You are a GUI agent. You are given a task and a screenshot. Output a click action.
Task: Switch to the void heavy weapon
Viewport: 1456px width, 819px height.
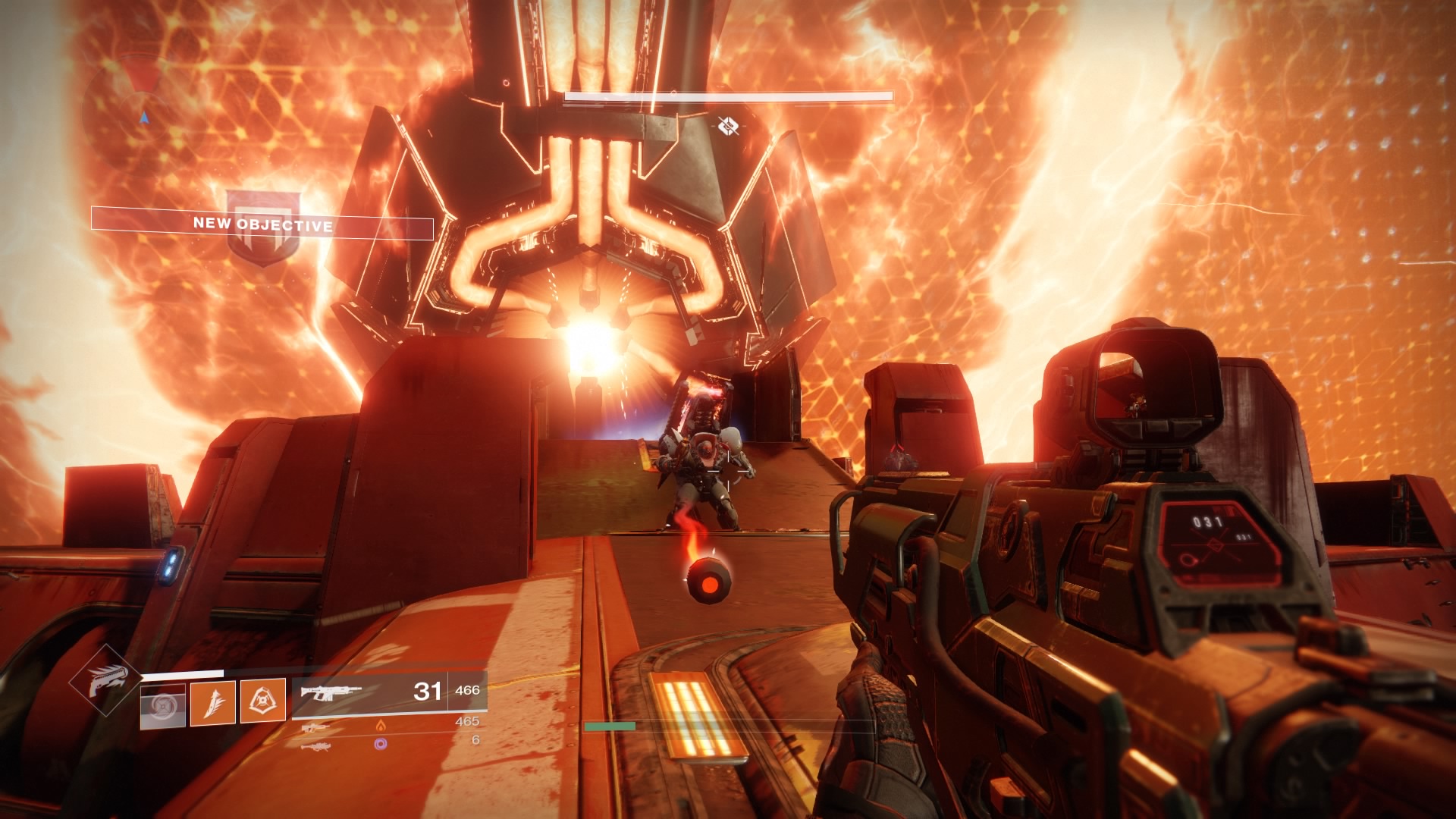pos(315,747)
